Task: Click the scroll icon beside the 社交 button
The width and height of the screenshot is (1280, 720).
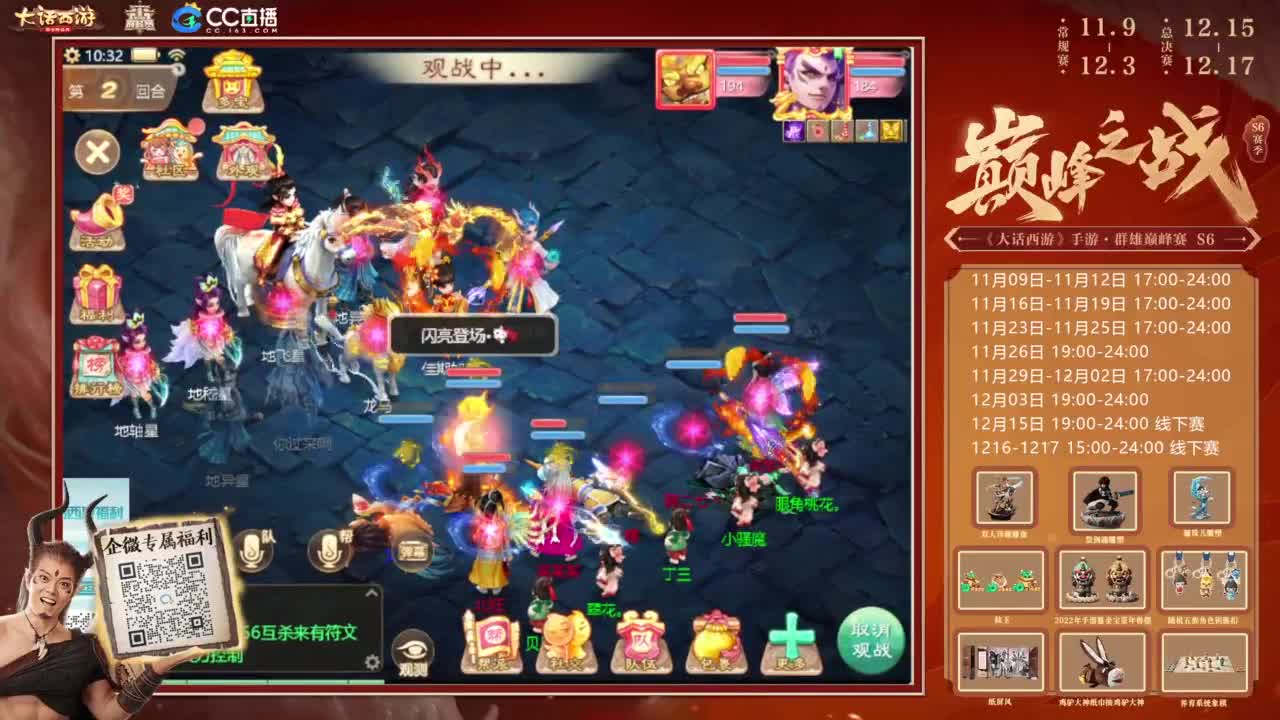Action: 492,640
